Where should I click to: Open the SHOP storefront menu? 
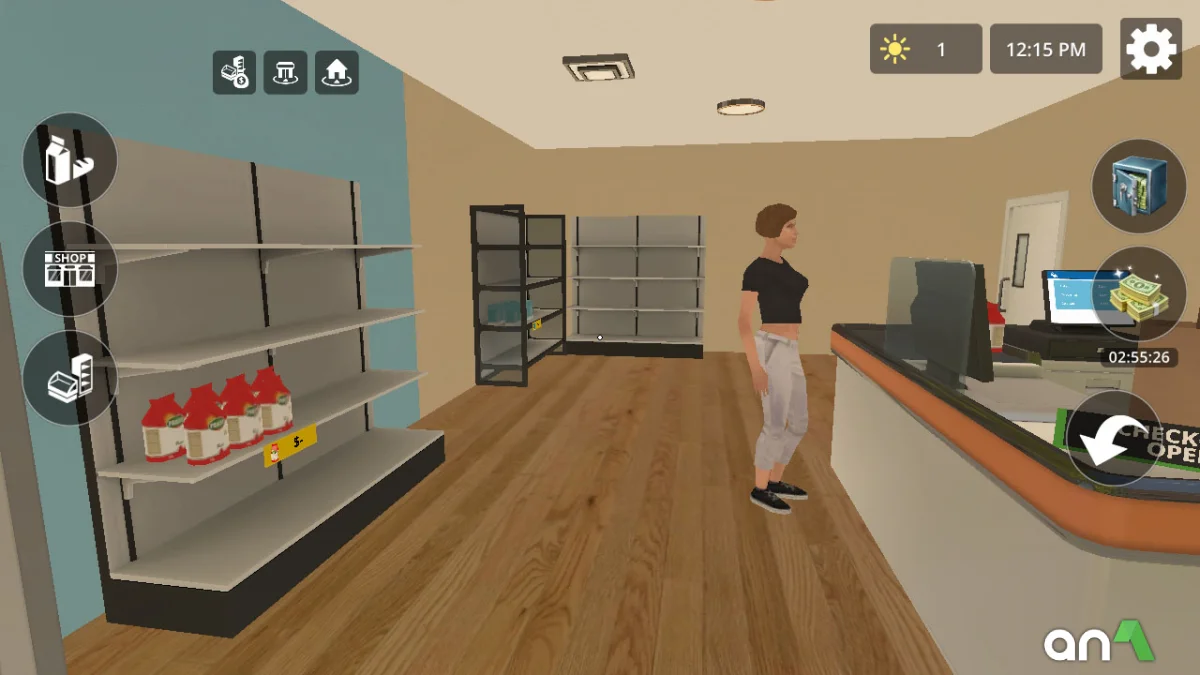coord(70,269)
